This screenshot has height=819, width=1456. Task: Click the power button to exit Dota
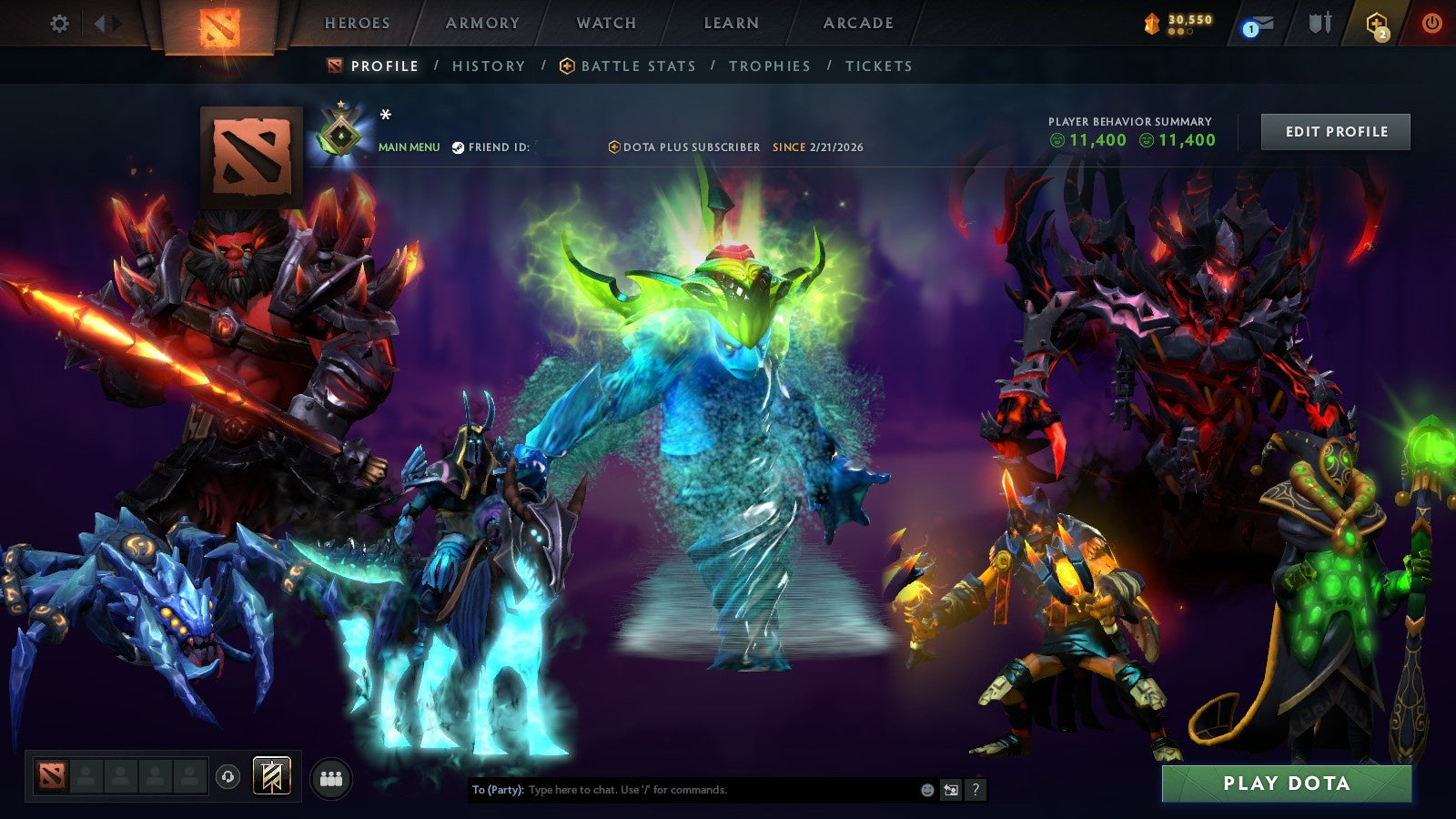(1433, 24)
